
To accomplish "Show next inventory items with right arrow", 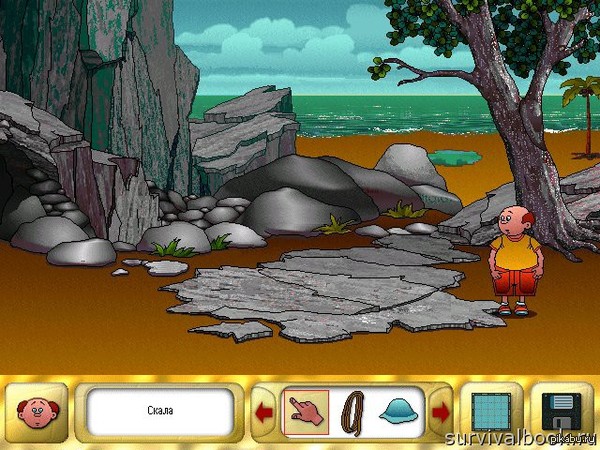I will click(x=440, y=412).
